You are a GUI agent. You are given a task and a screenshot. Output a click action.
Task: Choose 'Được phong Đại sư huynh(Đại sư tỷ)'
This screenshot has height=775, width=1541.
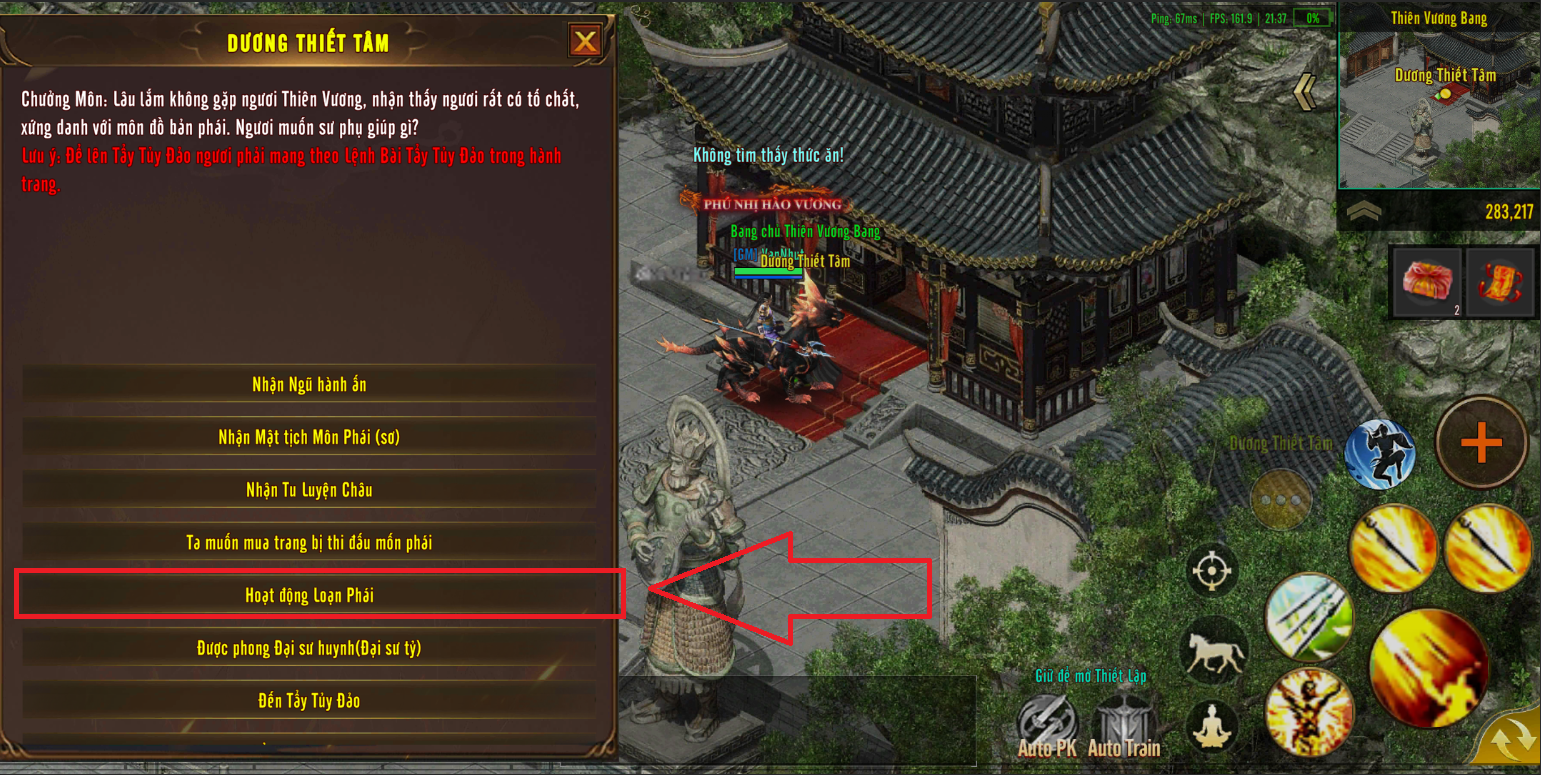pyautogui.click(x=309, y=649)
